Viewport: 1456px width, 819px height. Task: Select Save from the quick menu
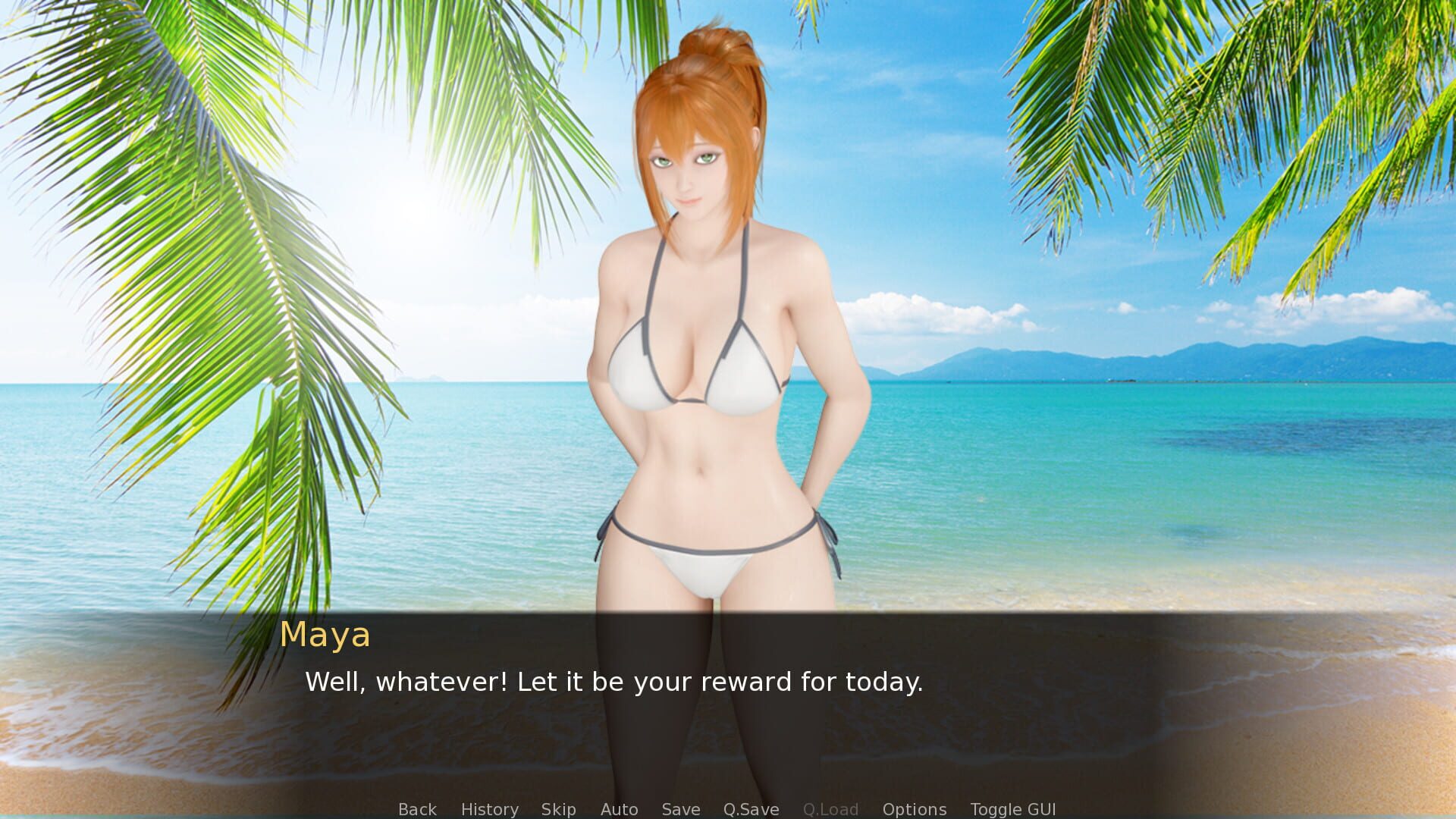coord(680,809)
